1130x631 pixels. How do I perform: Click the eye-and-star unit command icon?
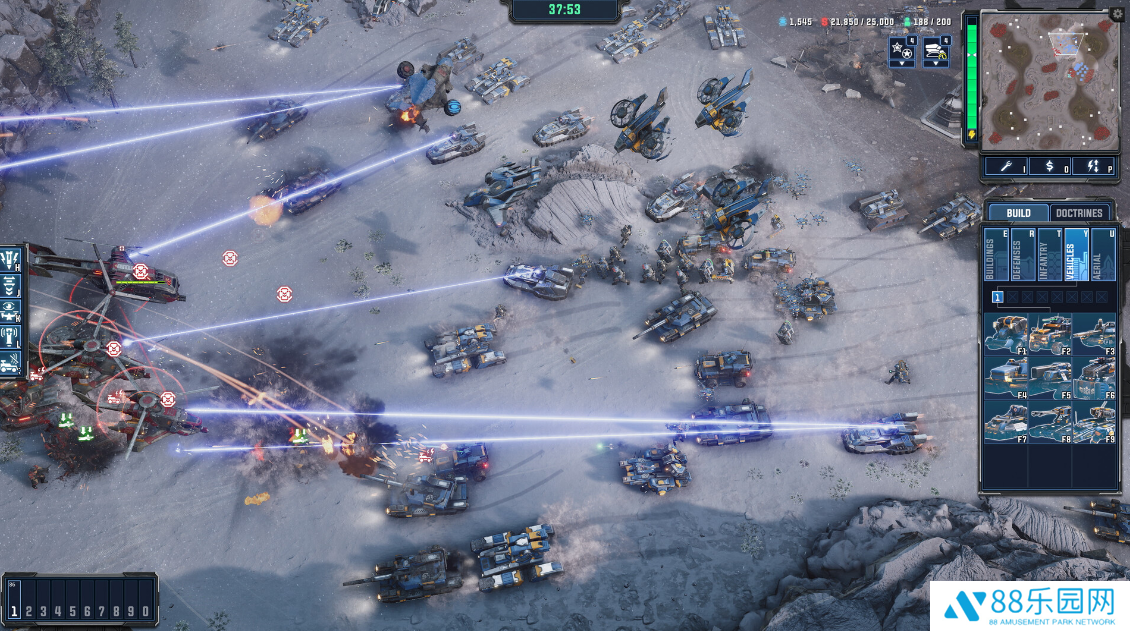[x=12, y=310]
